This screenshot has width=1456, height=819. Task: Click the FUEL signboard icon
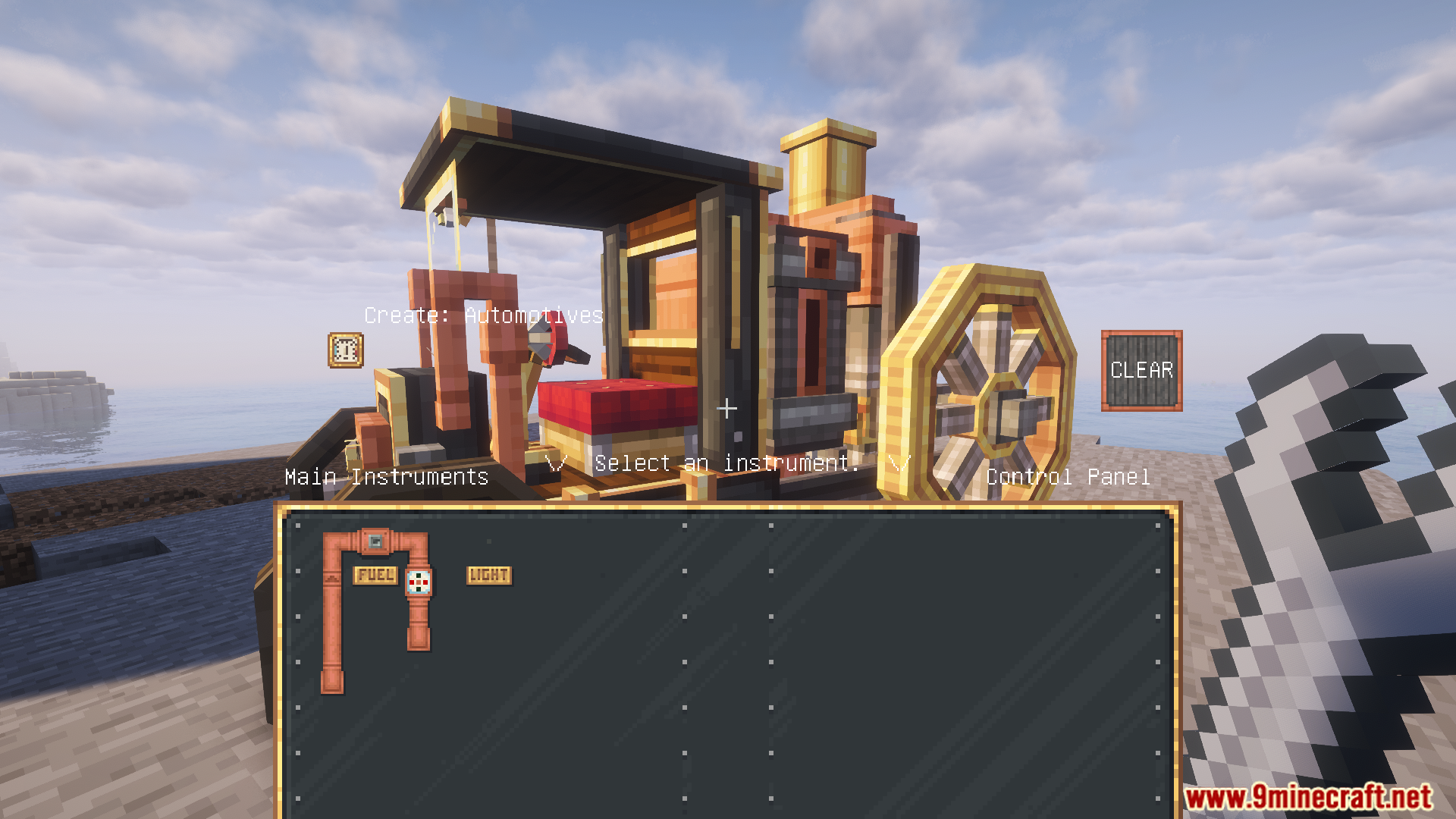375,576
